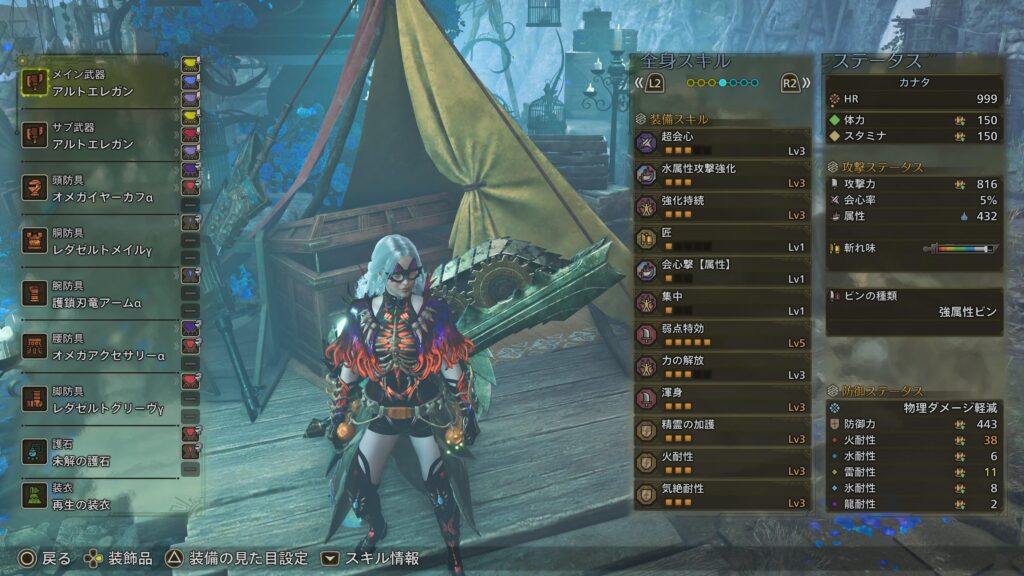Select waist armor オメガアクセサリーα
This screenshot has height=576, width=1024.
(98, 346)
